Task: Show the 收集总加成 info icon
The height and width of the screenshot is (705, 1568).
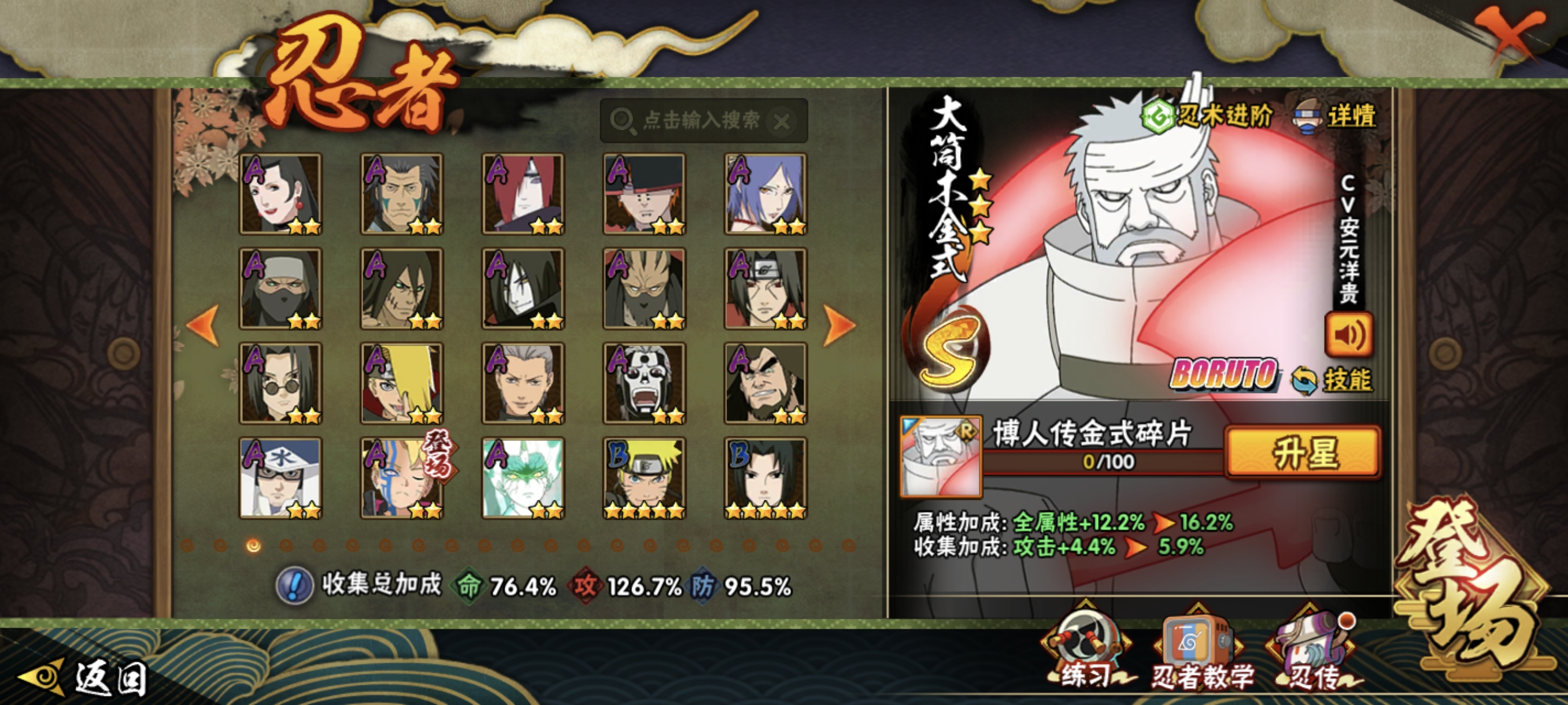Action: [295, 585]
